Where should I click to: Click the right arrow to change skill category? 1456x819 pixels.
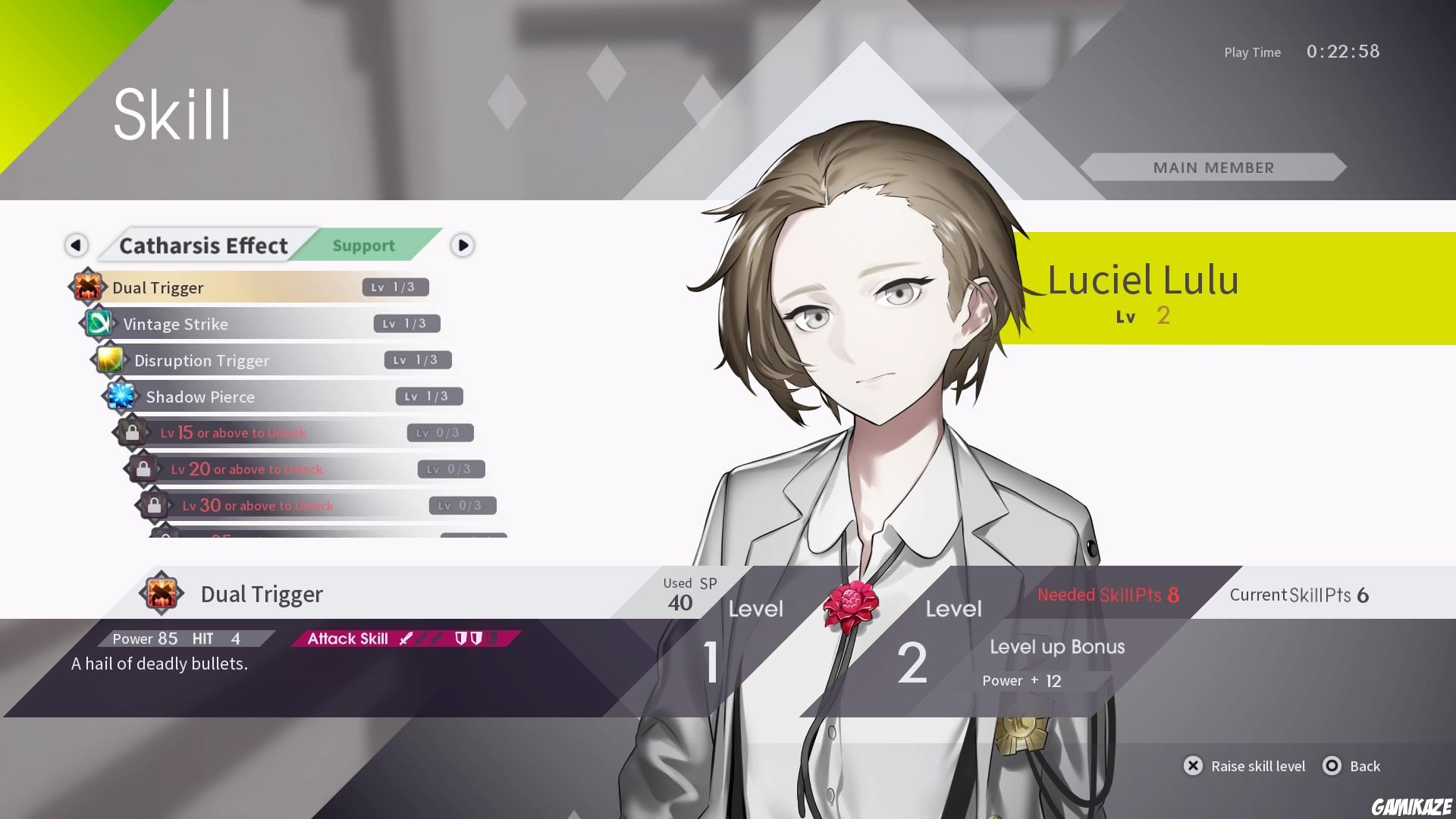pos(463,245)
